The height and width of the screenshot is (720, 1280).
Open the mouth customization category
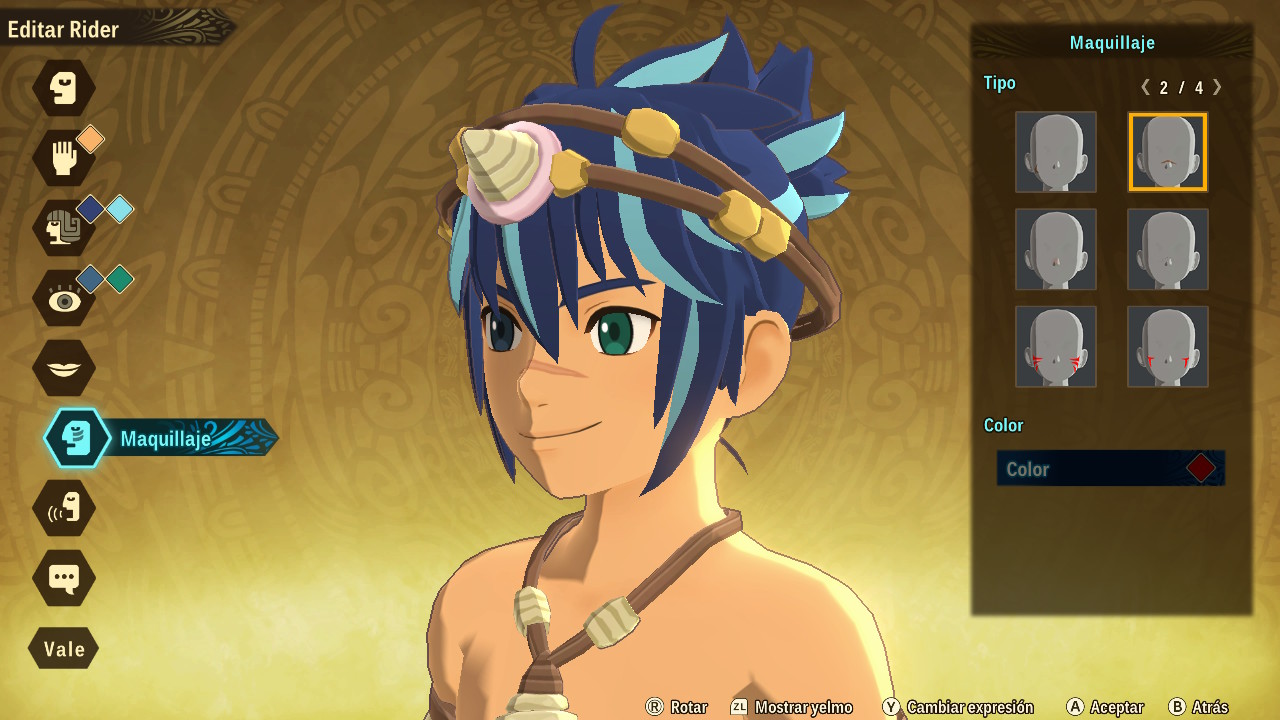click(64, 368)
